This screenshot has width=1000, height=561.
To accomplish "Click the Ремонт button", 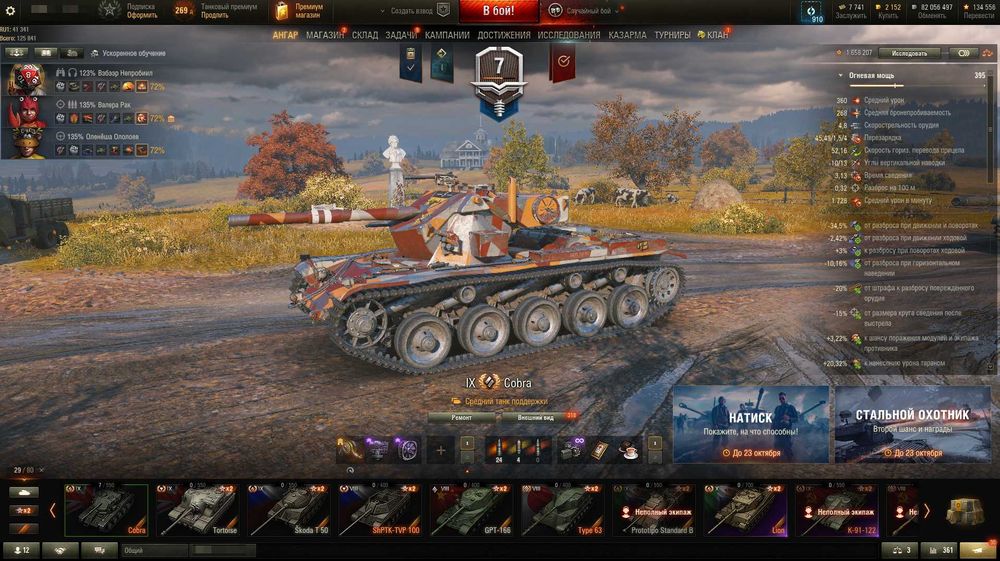I will point(462,417).
